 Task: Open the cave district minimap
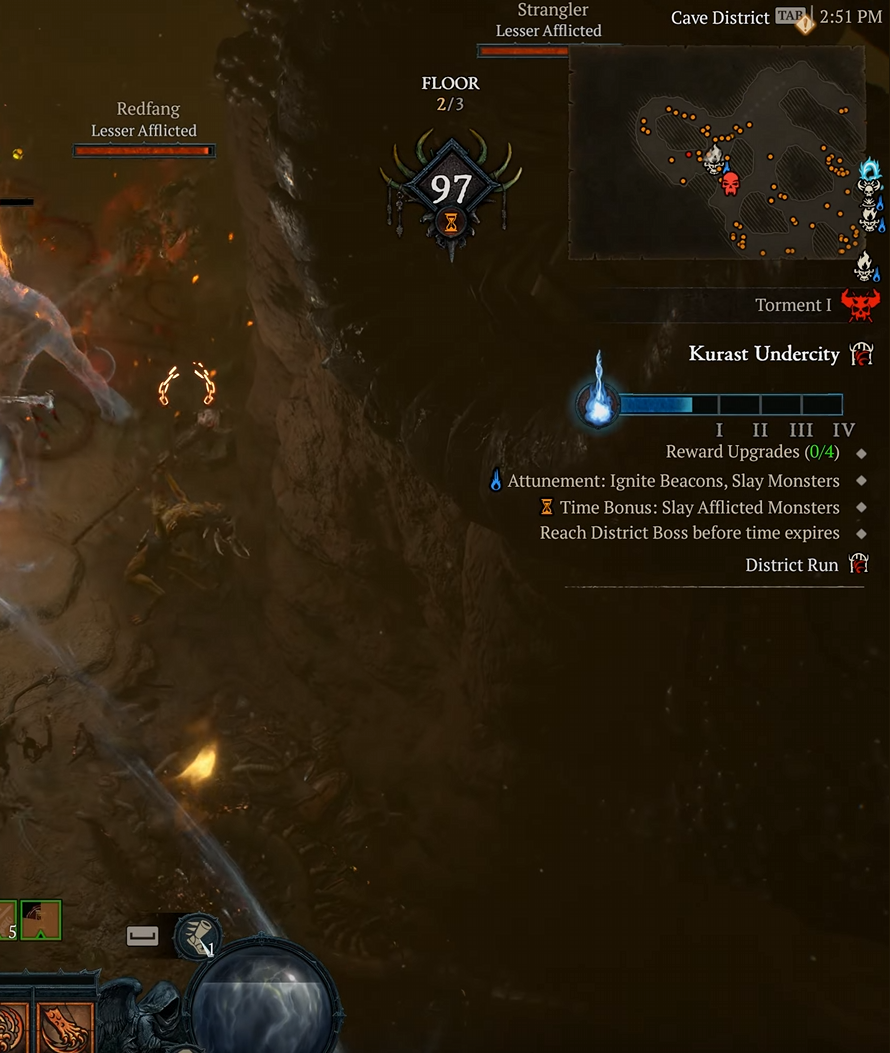716,152
